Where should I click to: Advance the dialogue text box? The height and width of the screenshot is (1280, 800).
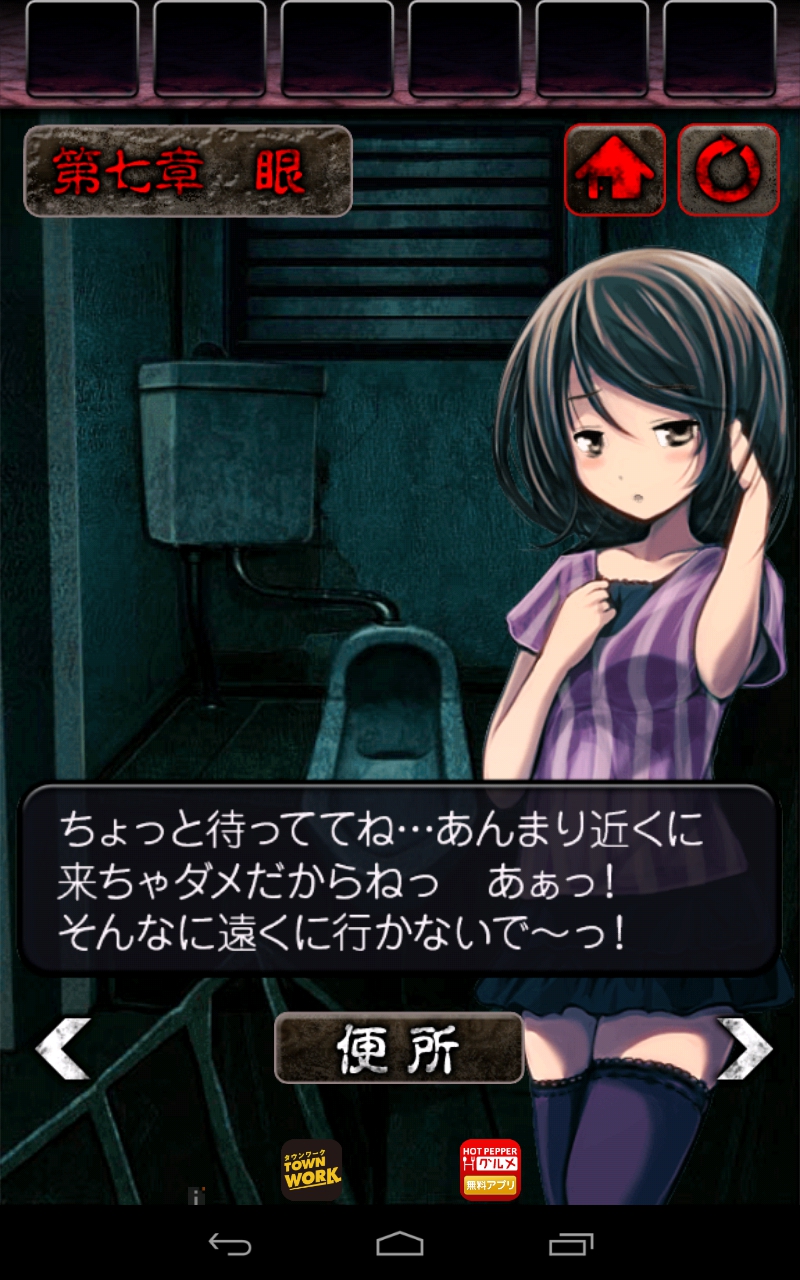[x=399, y=880]
